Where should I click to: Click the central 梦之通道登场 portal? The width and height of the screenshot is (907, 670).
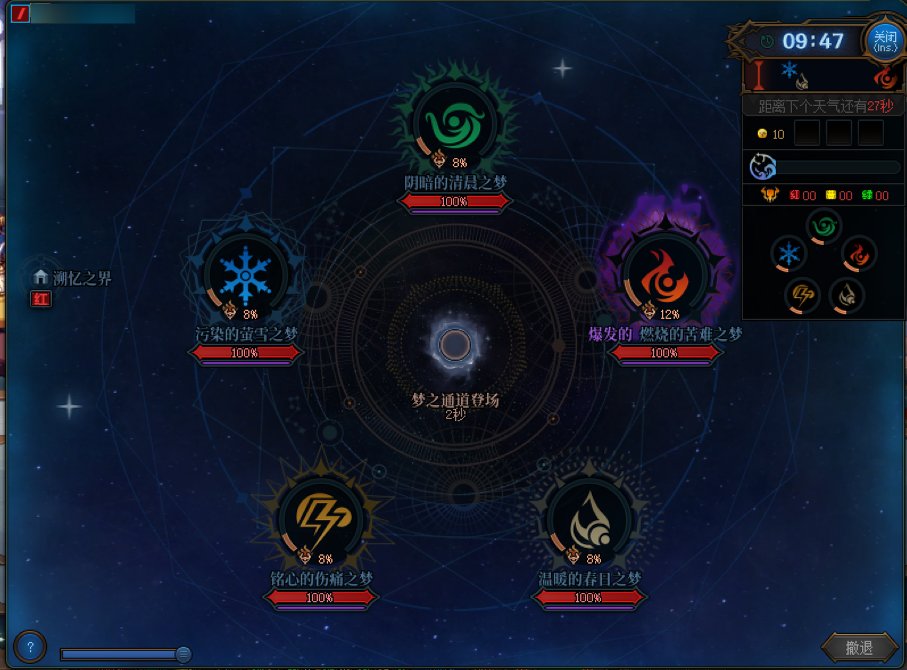tap(455, 345)
